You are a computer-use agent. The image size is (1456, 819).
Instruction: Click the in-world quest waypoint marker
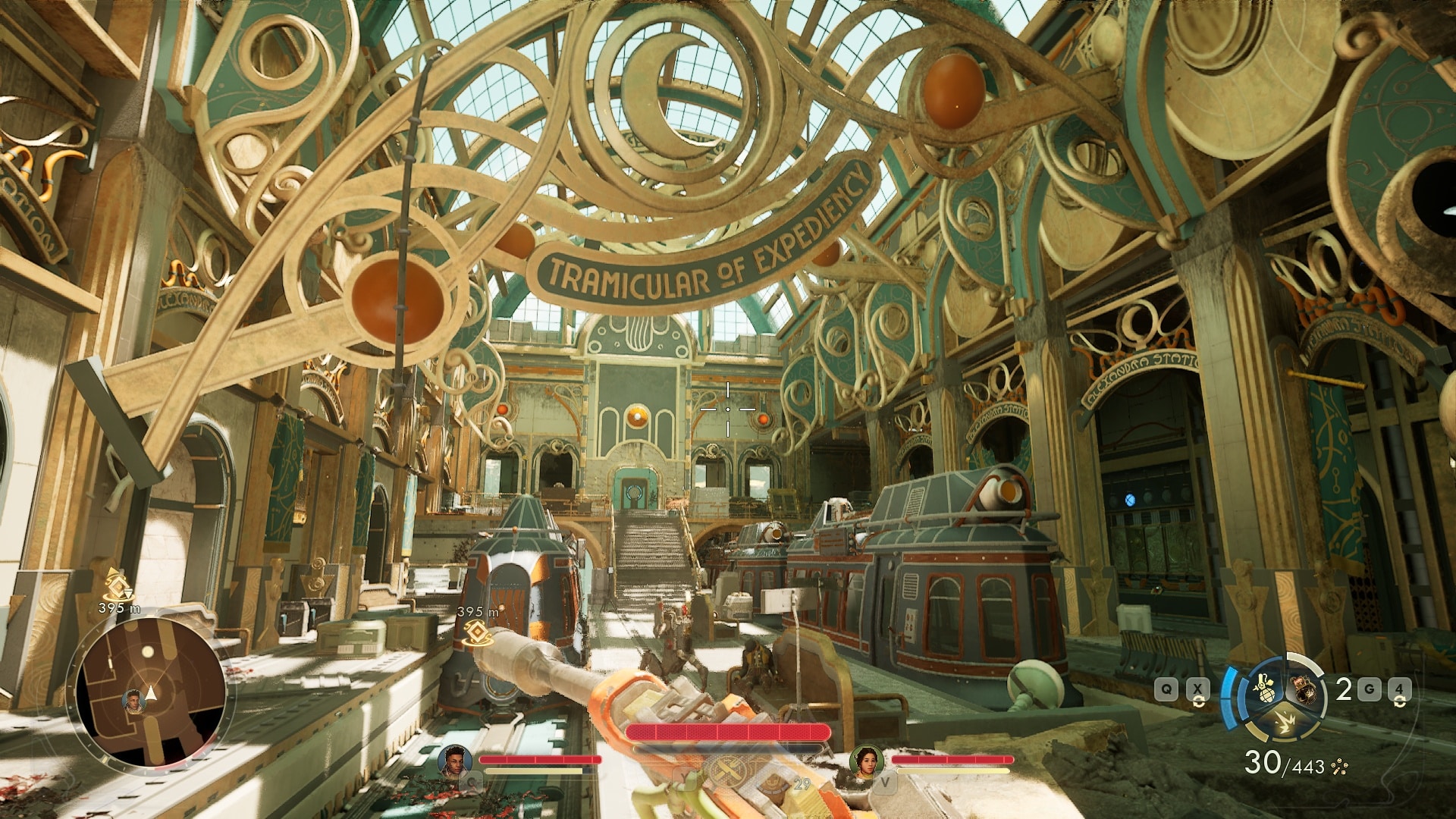click(x=476, y=631)
